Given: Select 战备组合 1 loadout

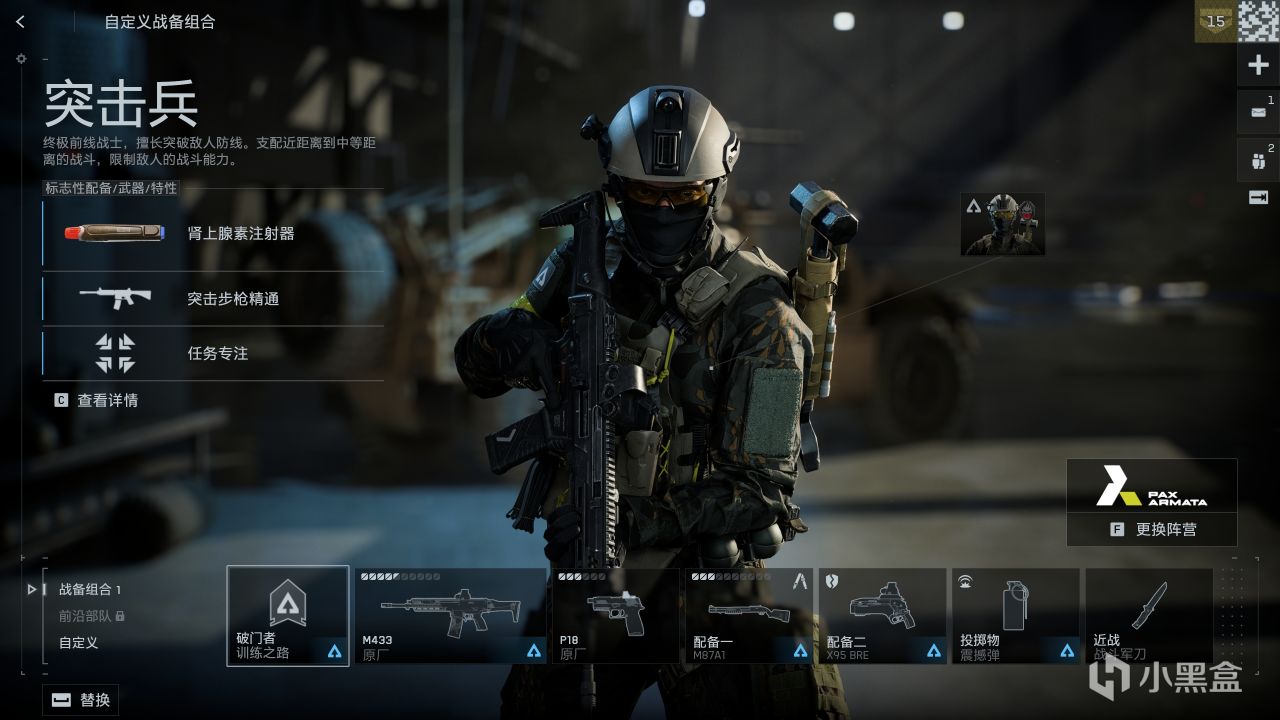Looking at the screenshot, I should (89, 590).
